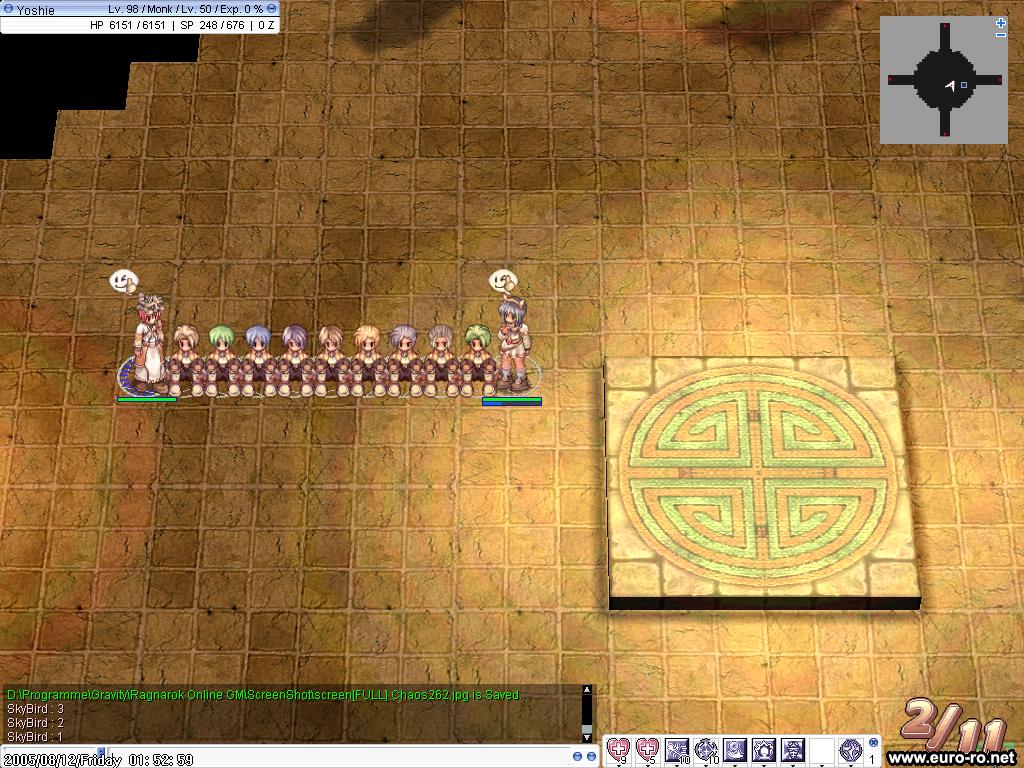Use the downward strike skill in the seventh slot
The image size is (1024, 768).
pyautogui.click(x=793, y=750)
